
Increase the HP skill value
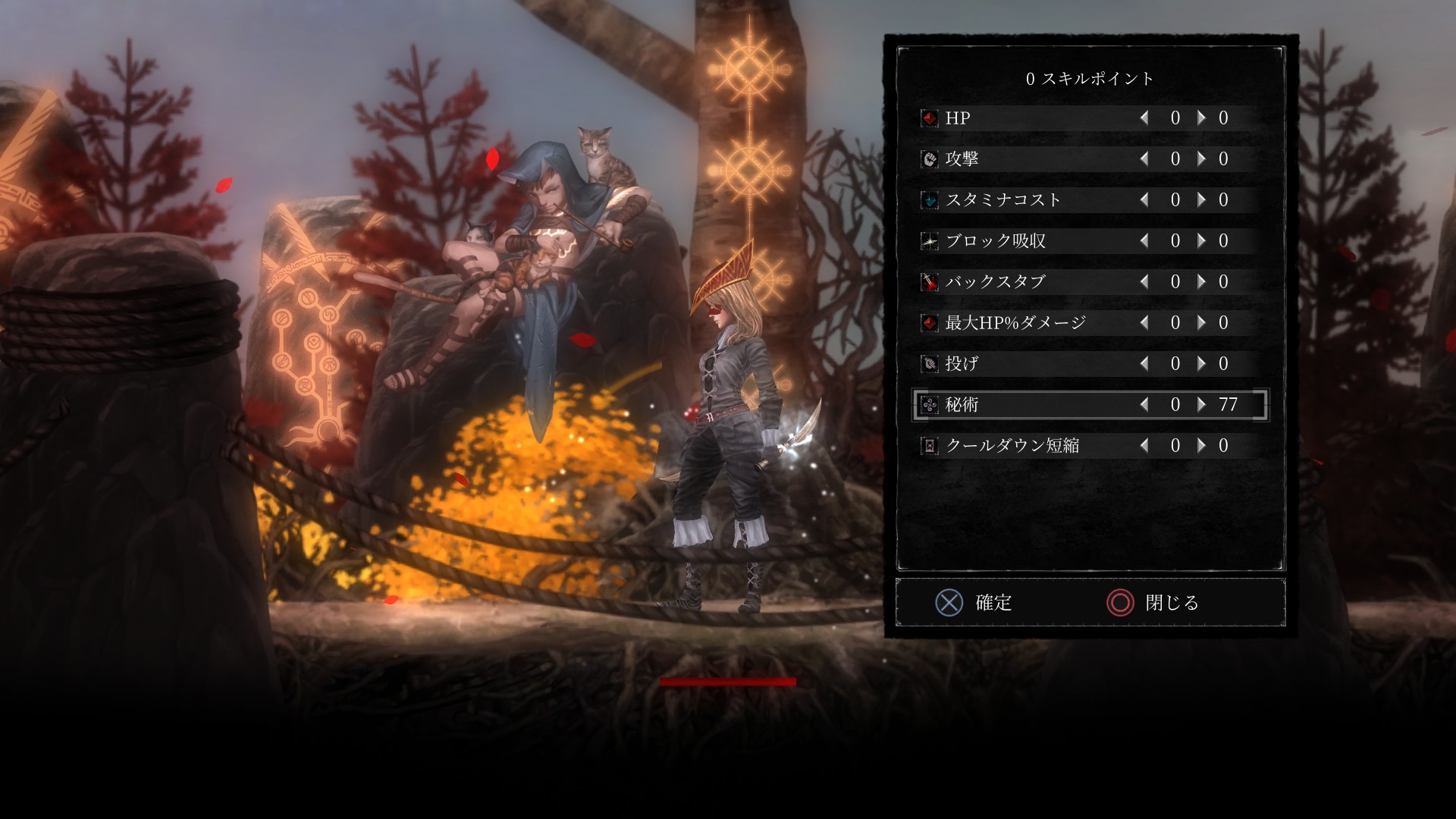click(1200, 118)
